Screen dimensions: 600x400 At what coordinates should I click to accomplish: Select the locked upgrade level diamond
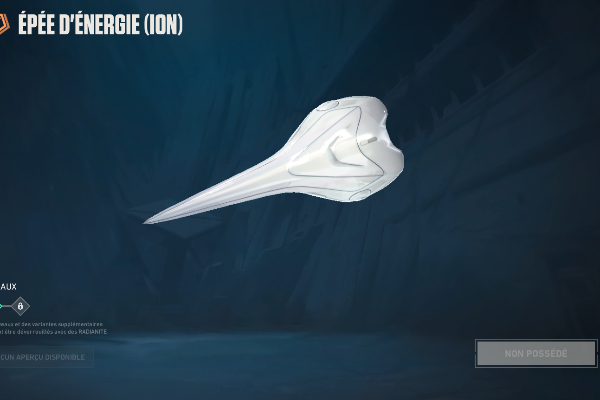21,306
